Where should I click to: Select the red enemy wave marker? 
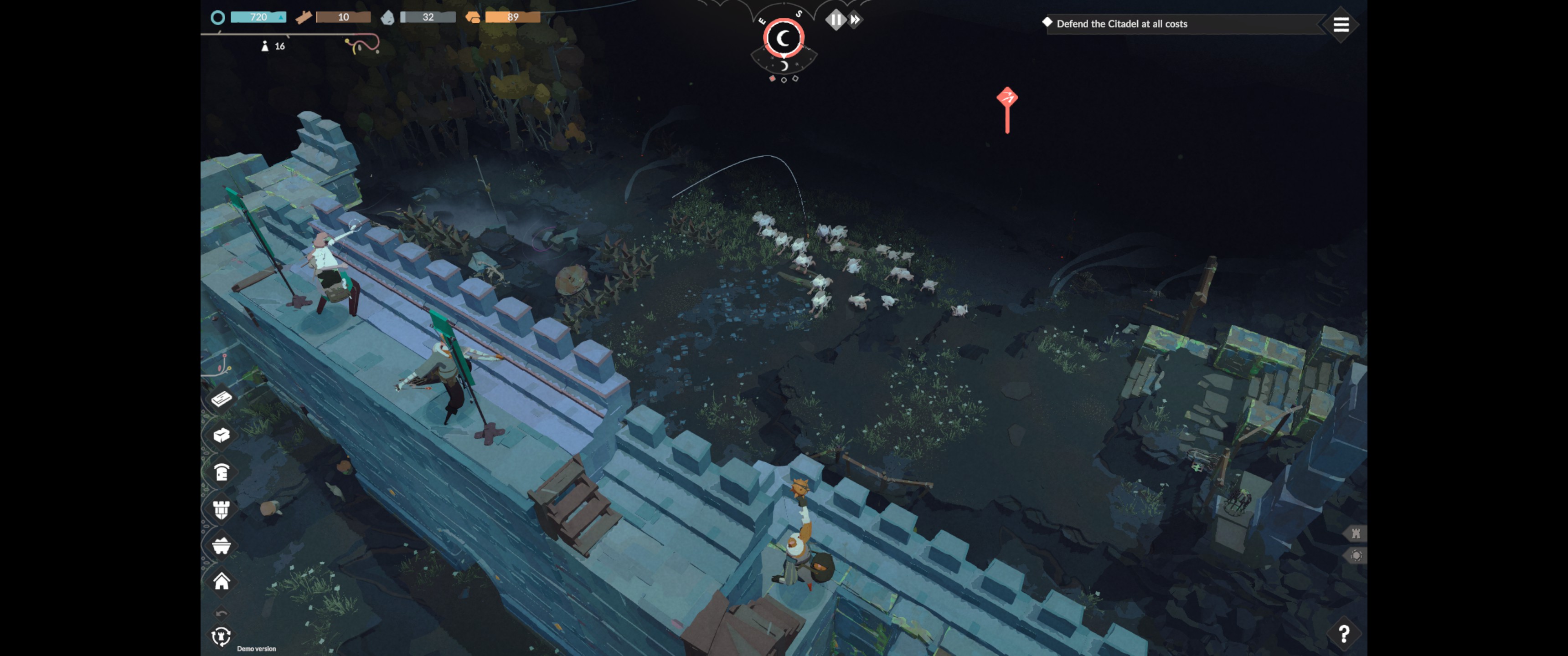tap(1007, 98)
